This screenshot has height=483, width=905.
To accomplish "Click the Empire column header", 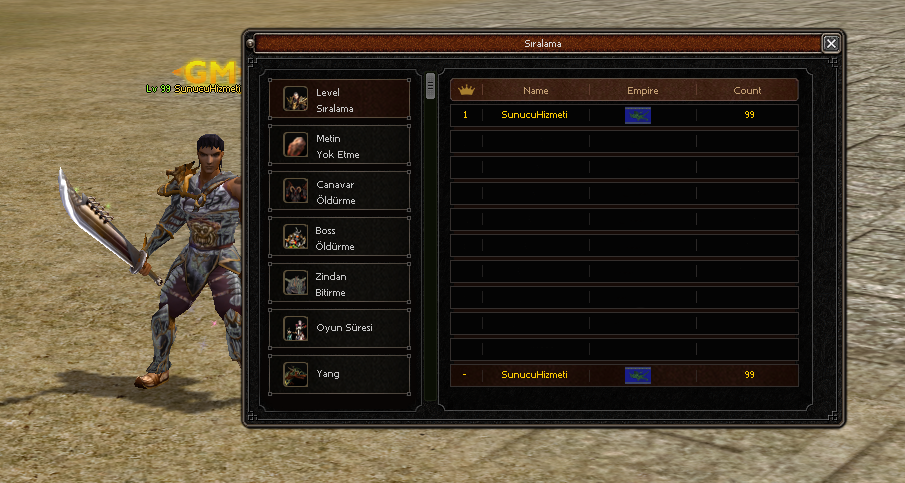I will coord(642,91).
